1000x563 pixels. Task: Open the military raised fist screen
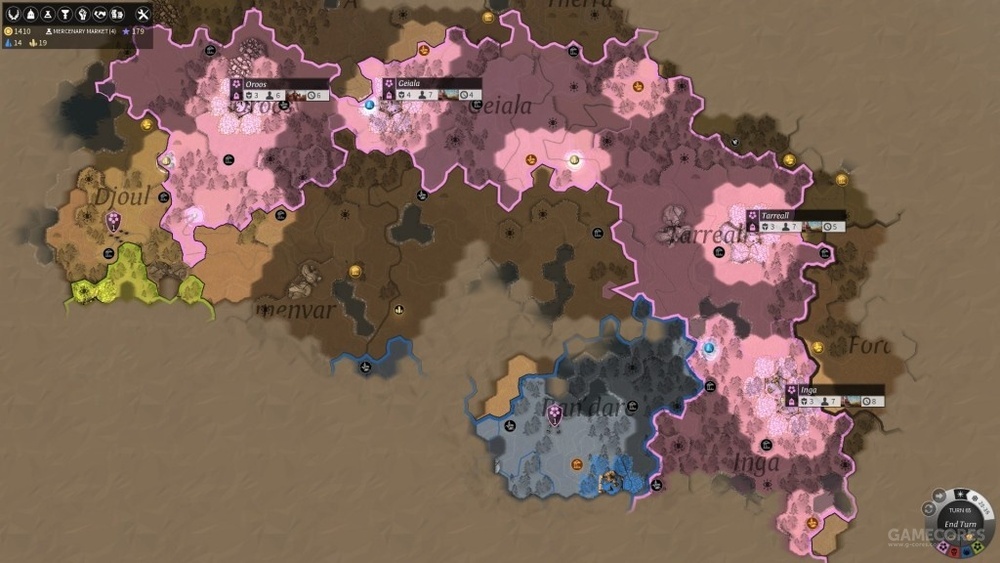coord(81,14)
